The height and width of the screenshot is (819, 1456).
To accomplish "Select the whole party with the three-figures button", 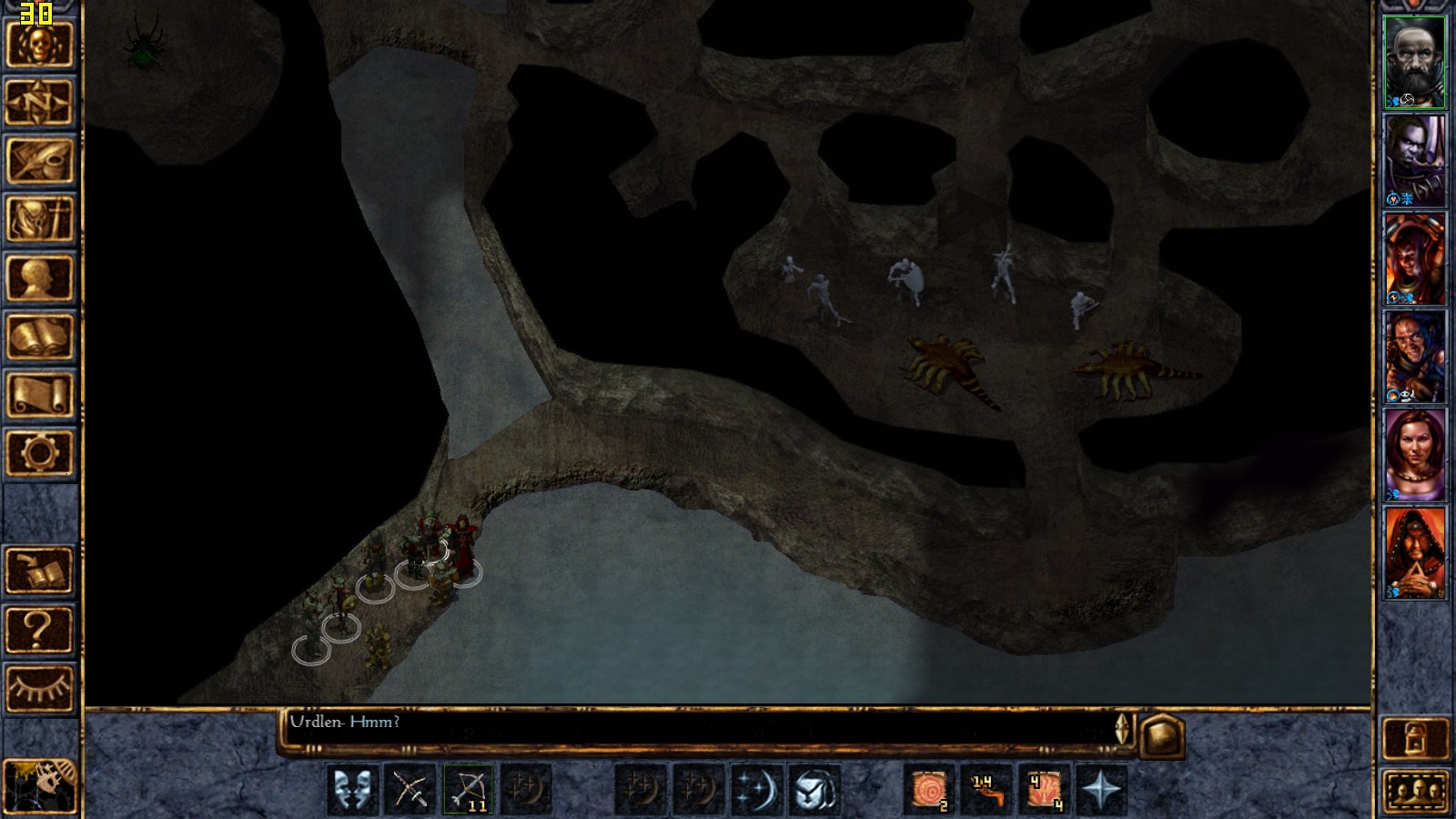I will point(1415,790).
